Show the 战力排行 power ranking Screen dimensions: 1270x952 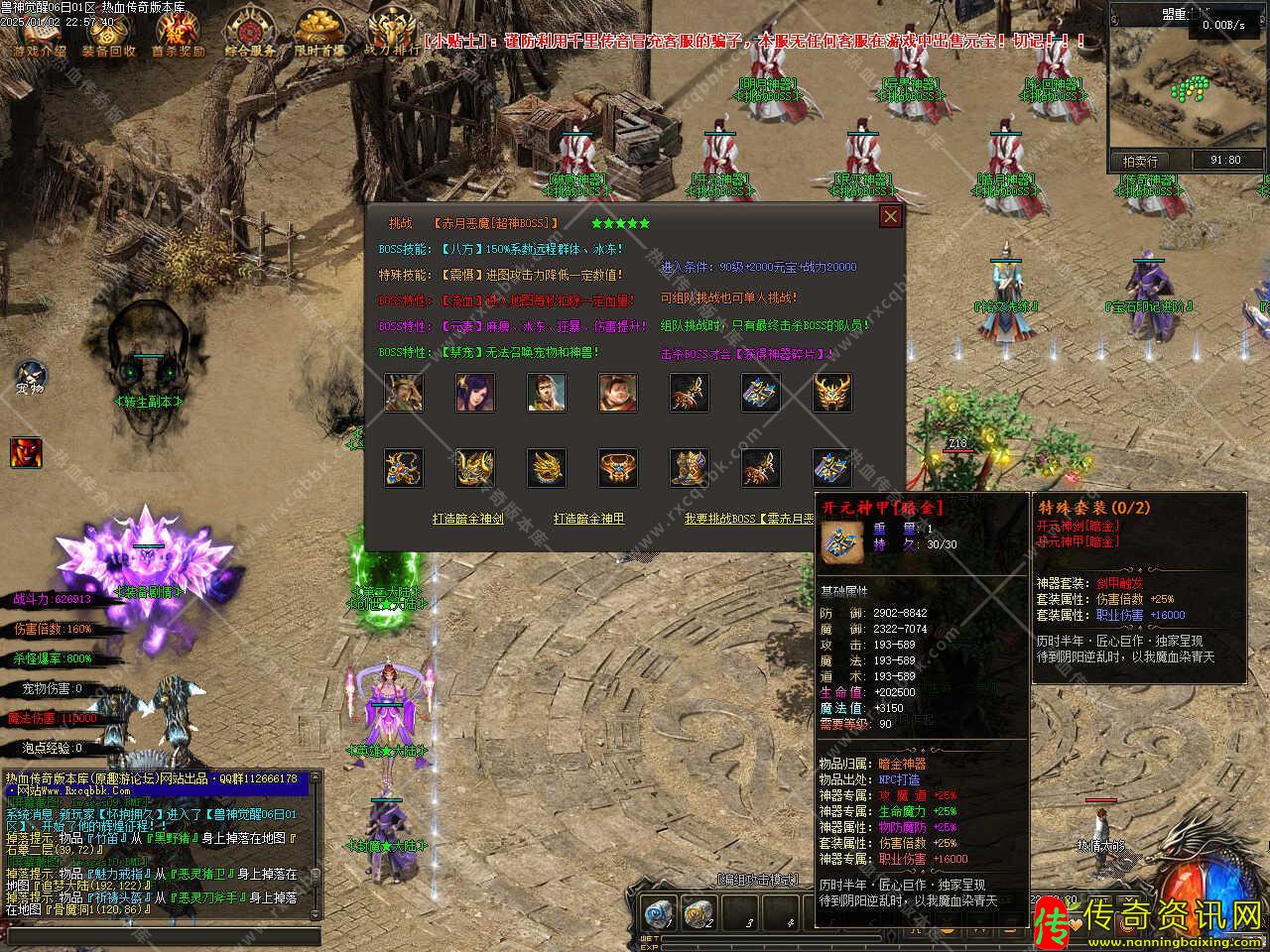tap(390, 36)
